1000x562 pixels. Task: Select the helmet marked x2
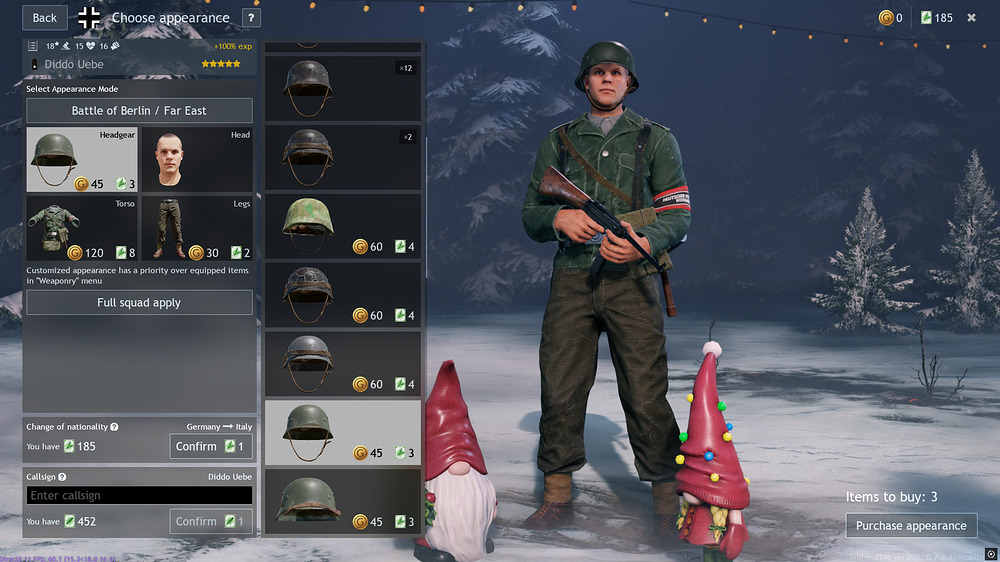click(342, 157)
